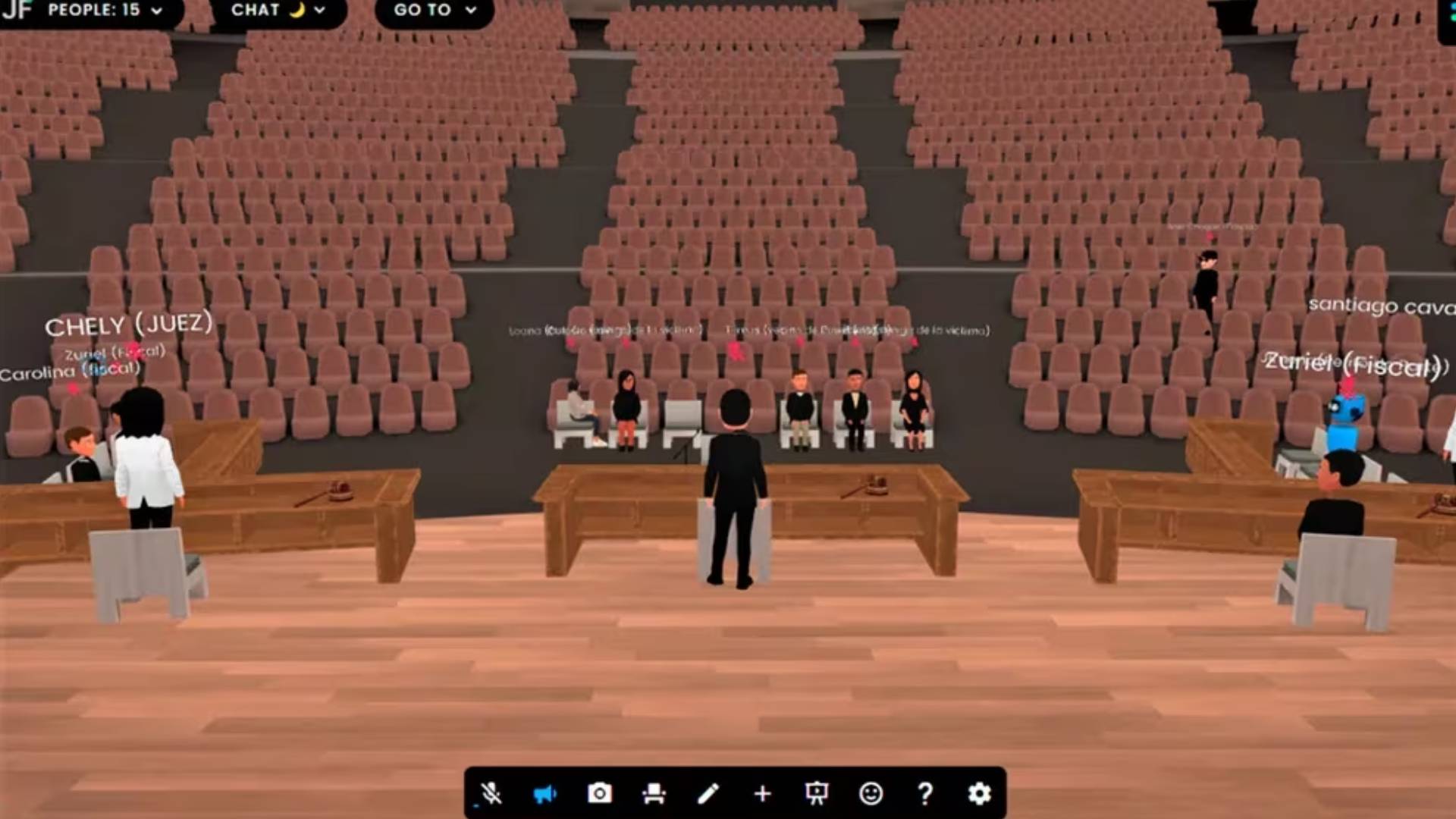Click the seat icon to sit down

click(x=655, y=793)
